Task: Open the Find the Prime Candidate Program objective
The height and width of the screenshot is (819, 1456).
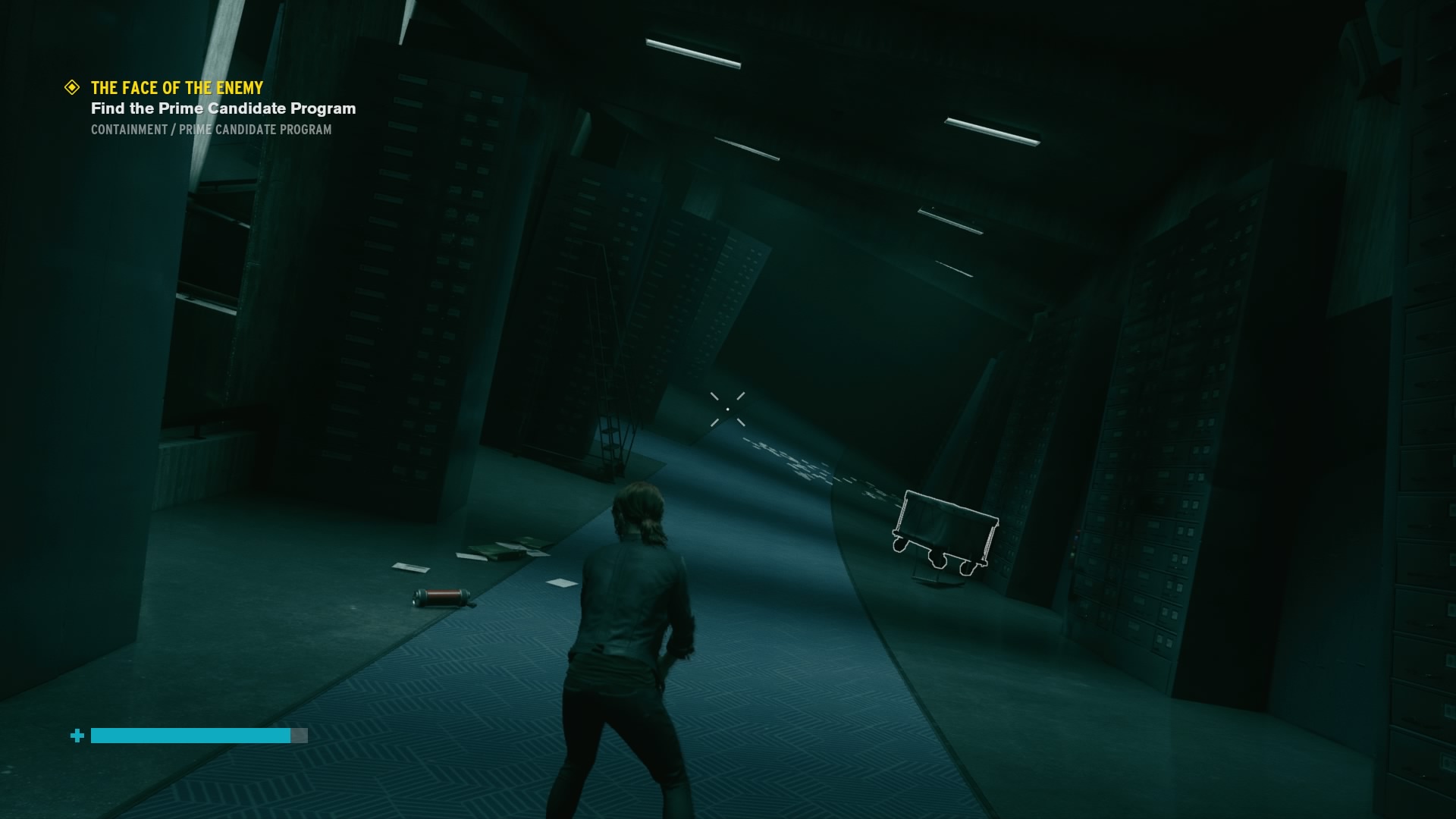Action: point(222,108)
